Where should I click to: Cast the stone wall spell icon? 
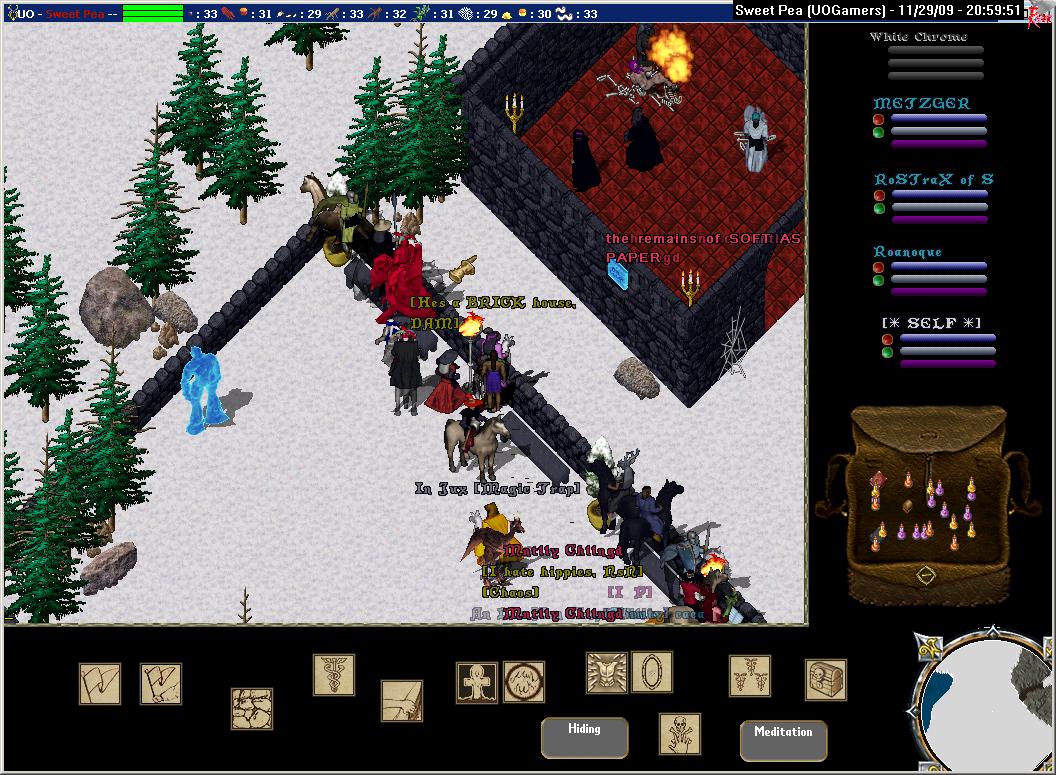[x=252, y=708]
